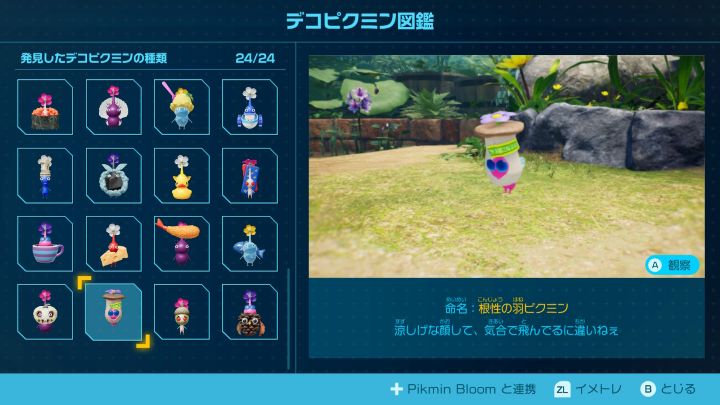Choose the rock Pikmin with blue flower
The height and width of the screenshot is (405, 720).
113,176
